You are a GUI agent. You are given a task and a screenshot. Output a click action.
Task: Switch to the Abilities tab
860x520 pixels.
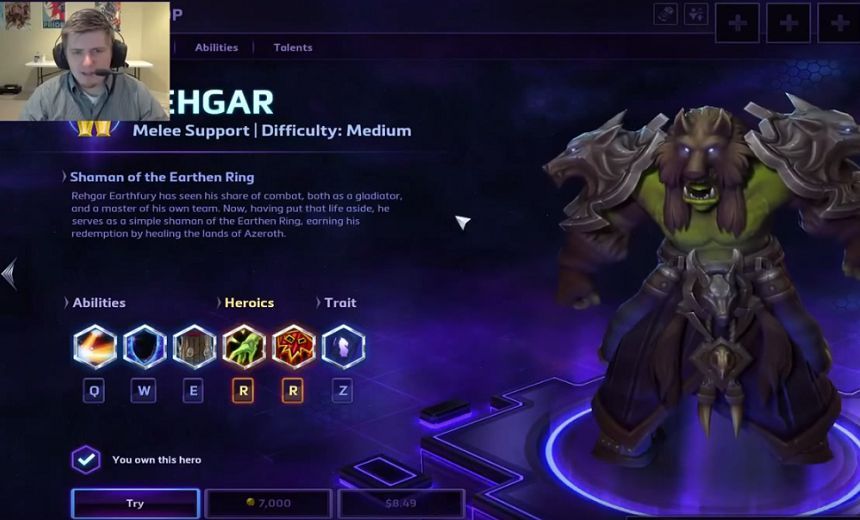tap(216, 47)
